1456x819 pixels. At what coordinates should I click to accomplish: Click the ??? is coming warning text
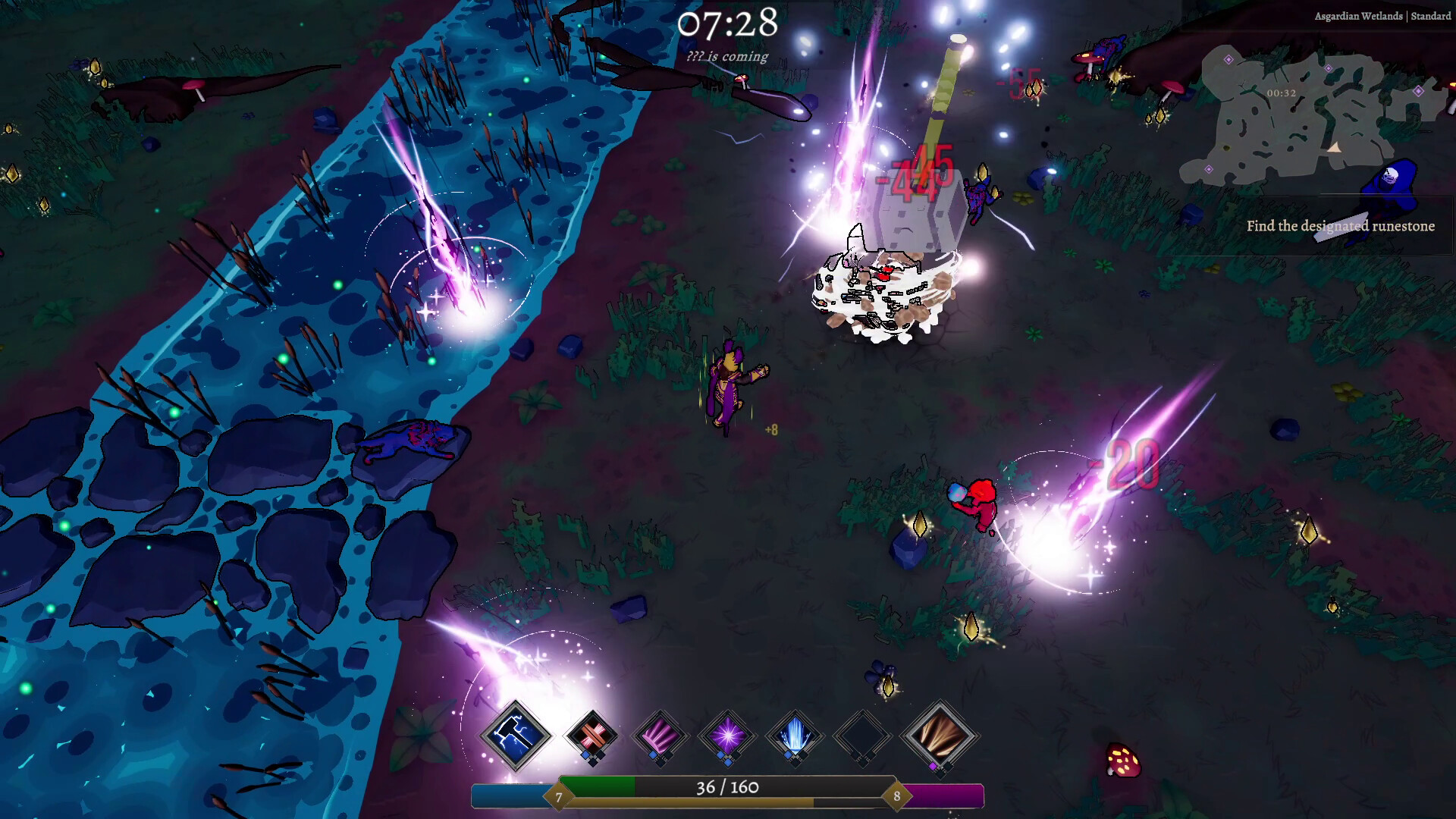727,56
